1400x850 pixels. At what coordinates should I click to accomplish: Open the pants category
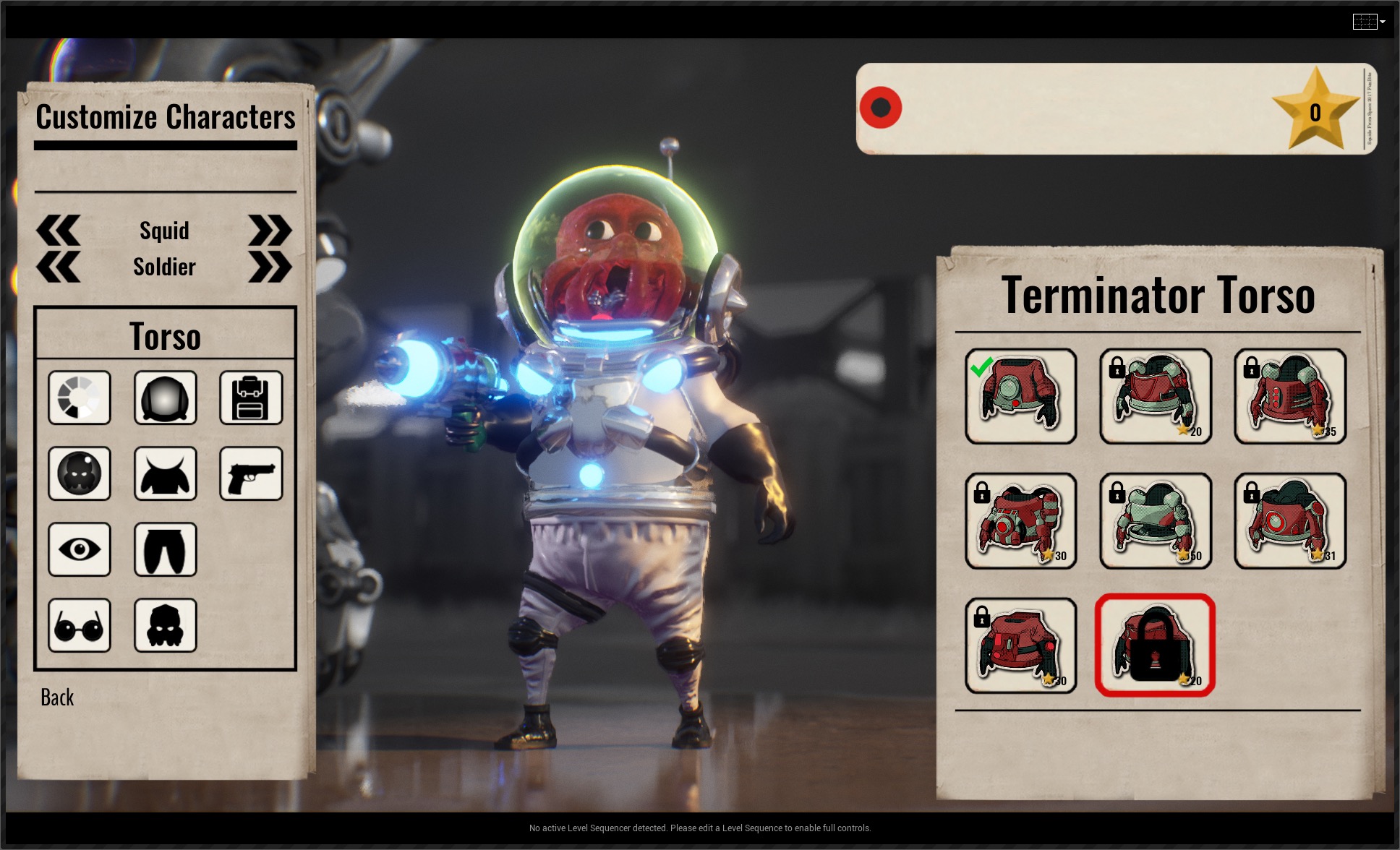pyautogui.click(x=165, y=549)
